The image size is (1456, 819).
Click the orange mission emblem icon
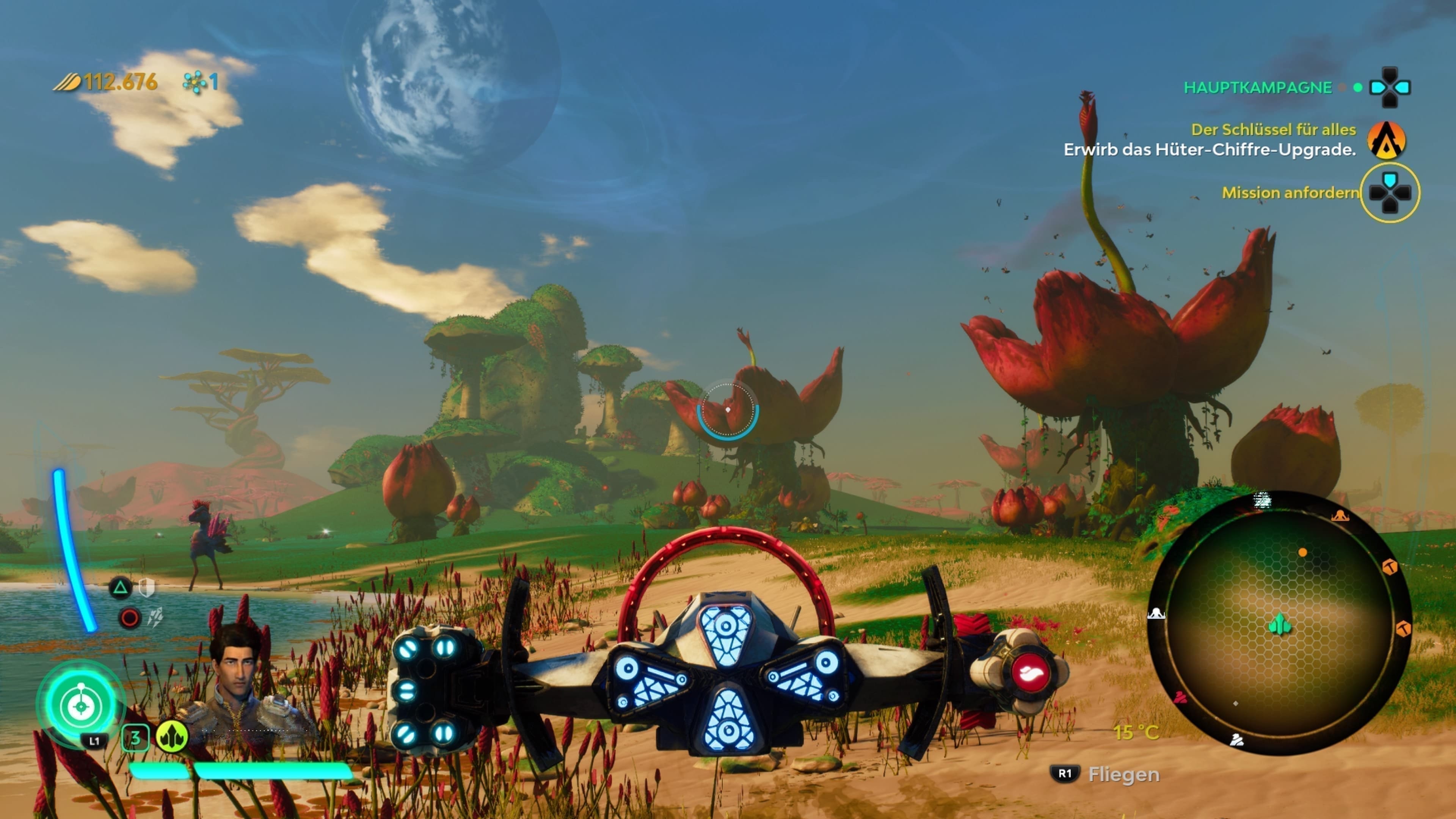[1387, 140]
